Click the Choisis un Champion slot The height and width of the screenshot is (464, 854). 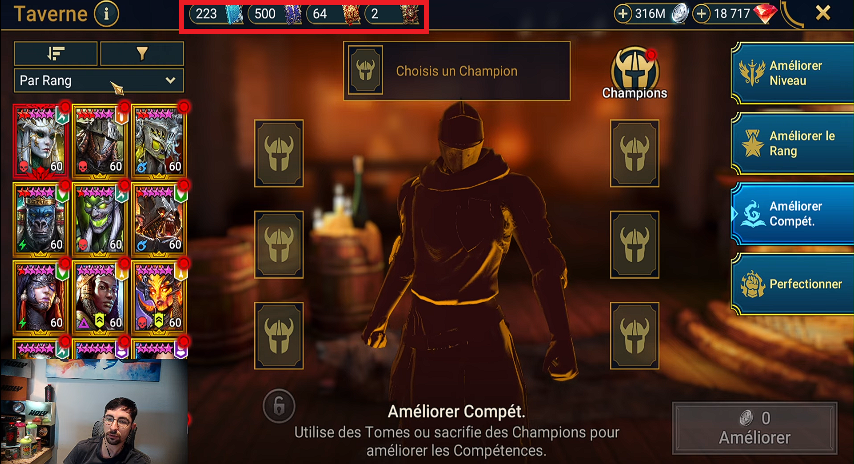[456, 71]
